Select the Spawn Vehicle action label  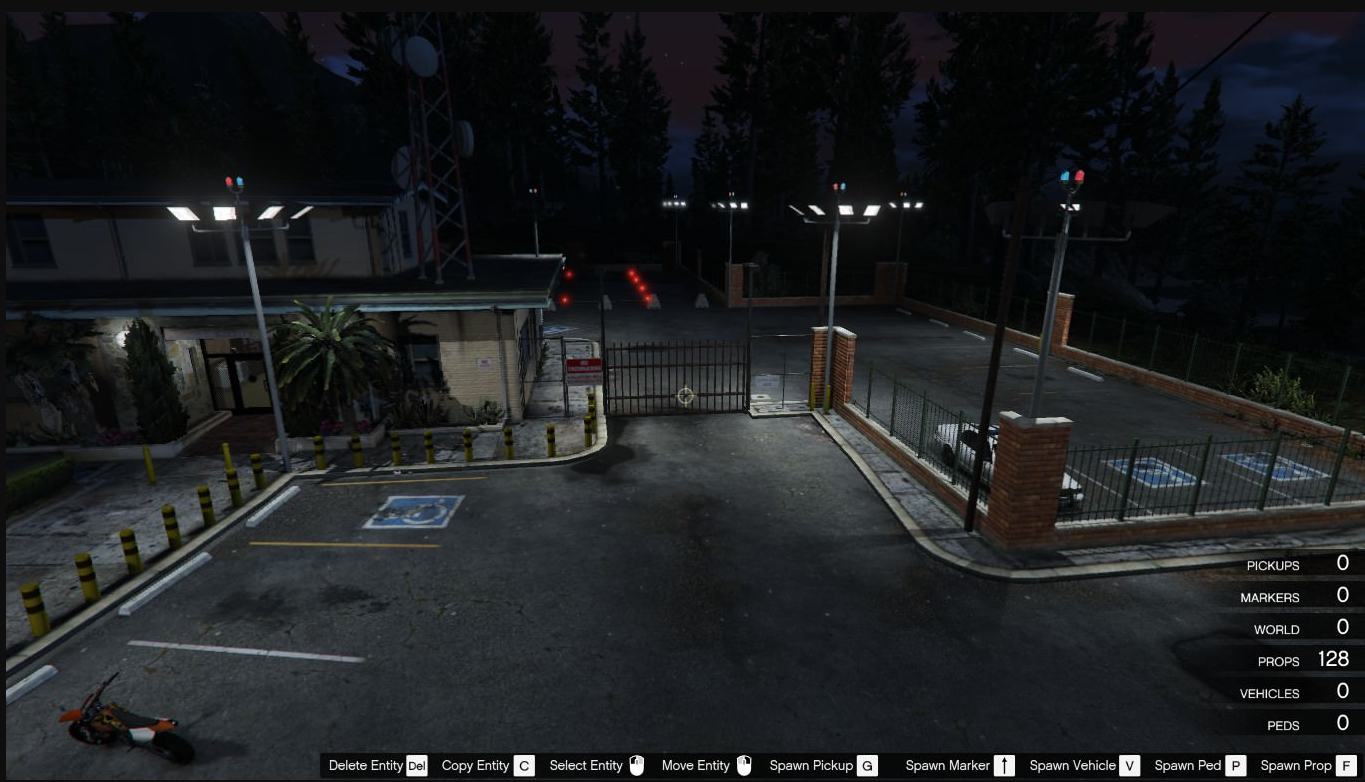pyautogui.click(x=1072, y=765)
